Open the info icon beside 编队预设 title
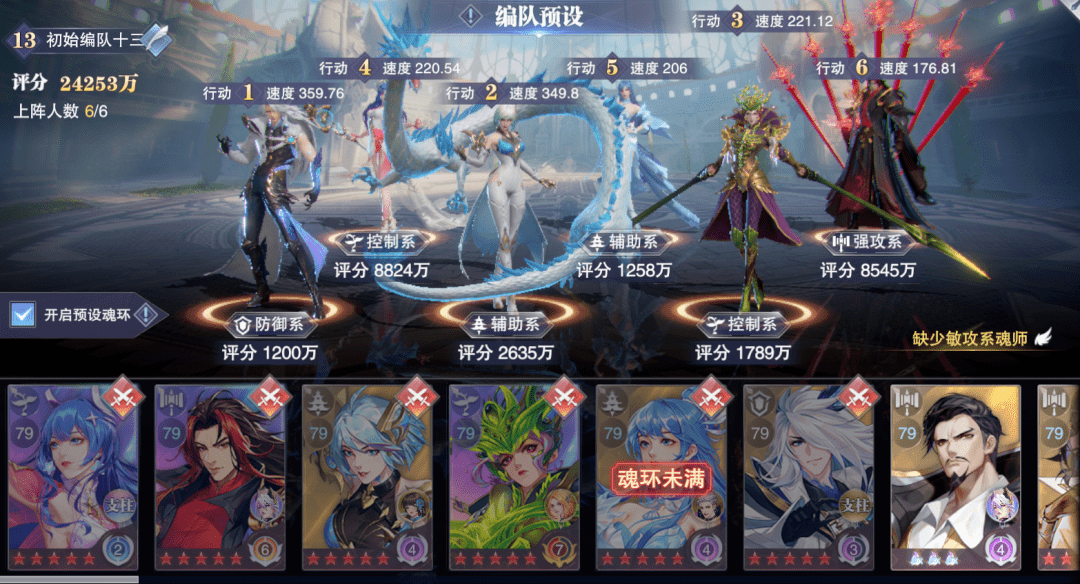This screenshot has height=584, width=1080. [471, 17]
